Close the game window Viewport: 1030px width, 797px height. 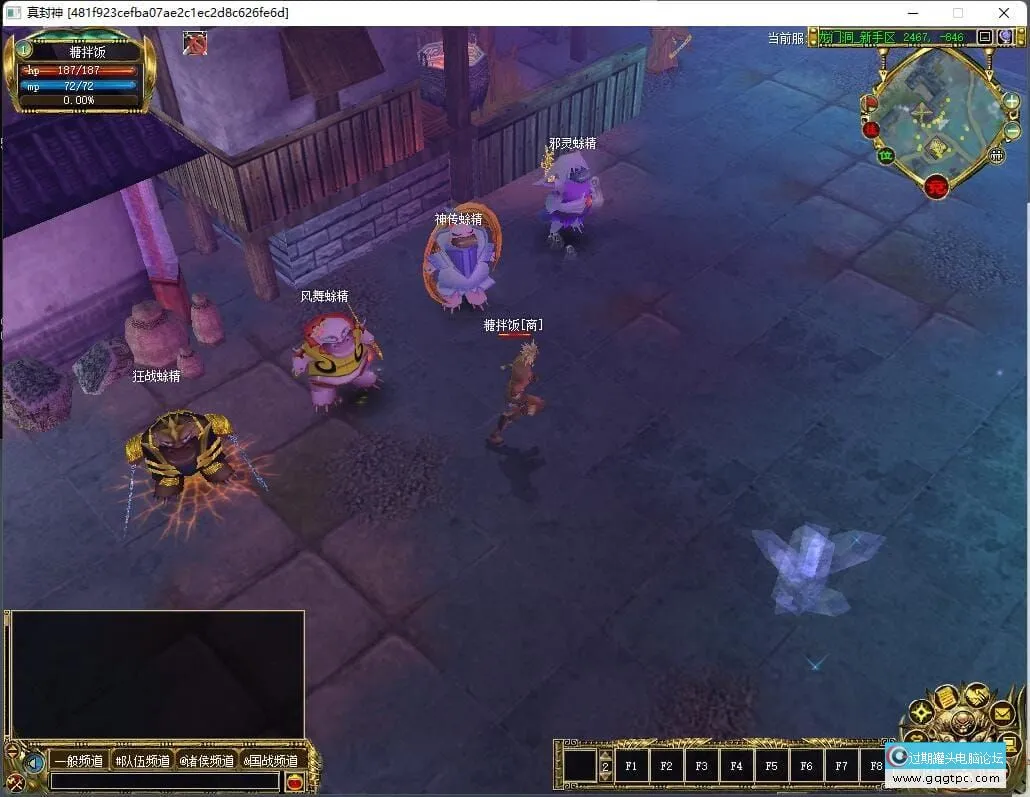tap(1004, 13)
